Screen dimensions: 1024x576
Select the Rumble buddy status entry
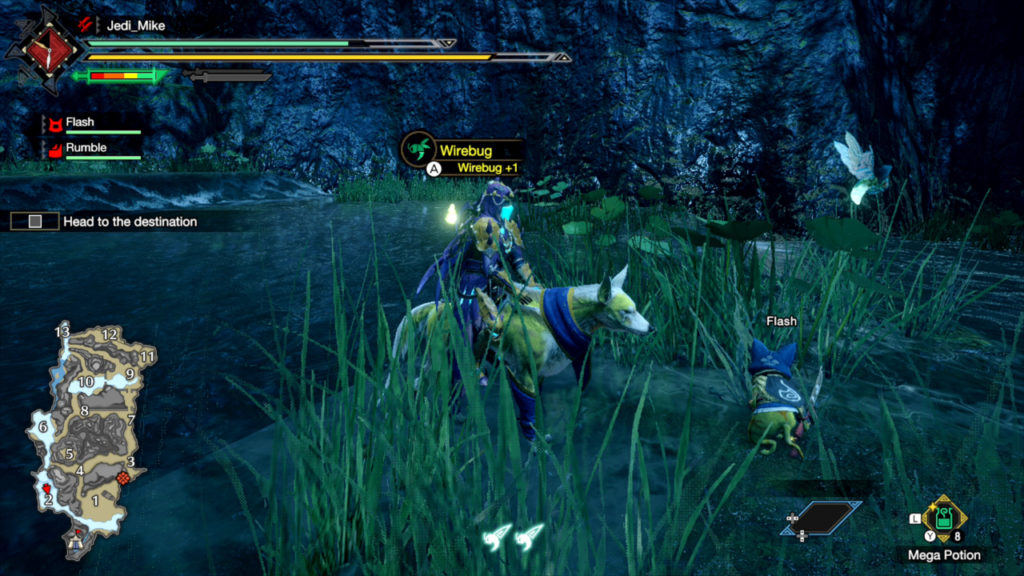pyautogui.click(x=86, y=148)
